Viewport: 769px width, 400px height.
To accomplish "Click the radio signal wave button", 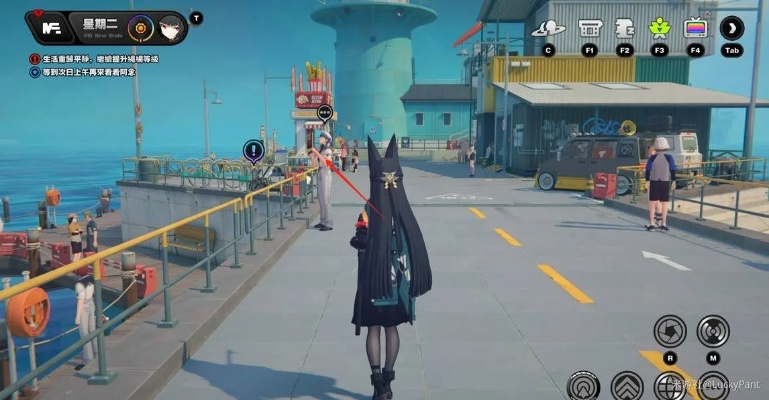I will click(x=713, y=331).
